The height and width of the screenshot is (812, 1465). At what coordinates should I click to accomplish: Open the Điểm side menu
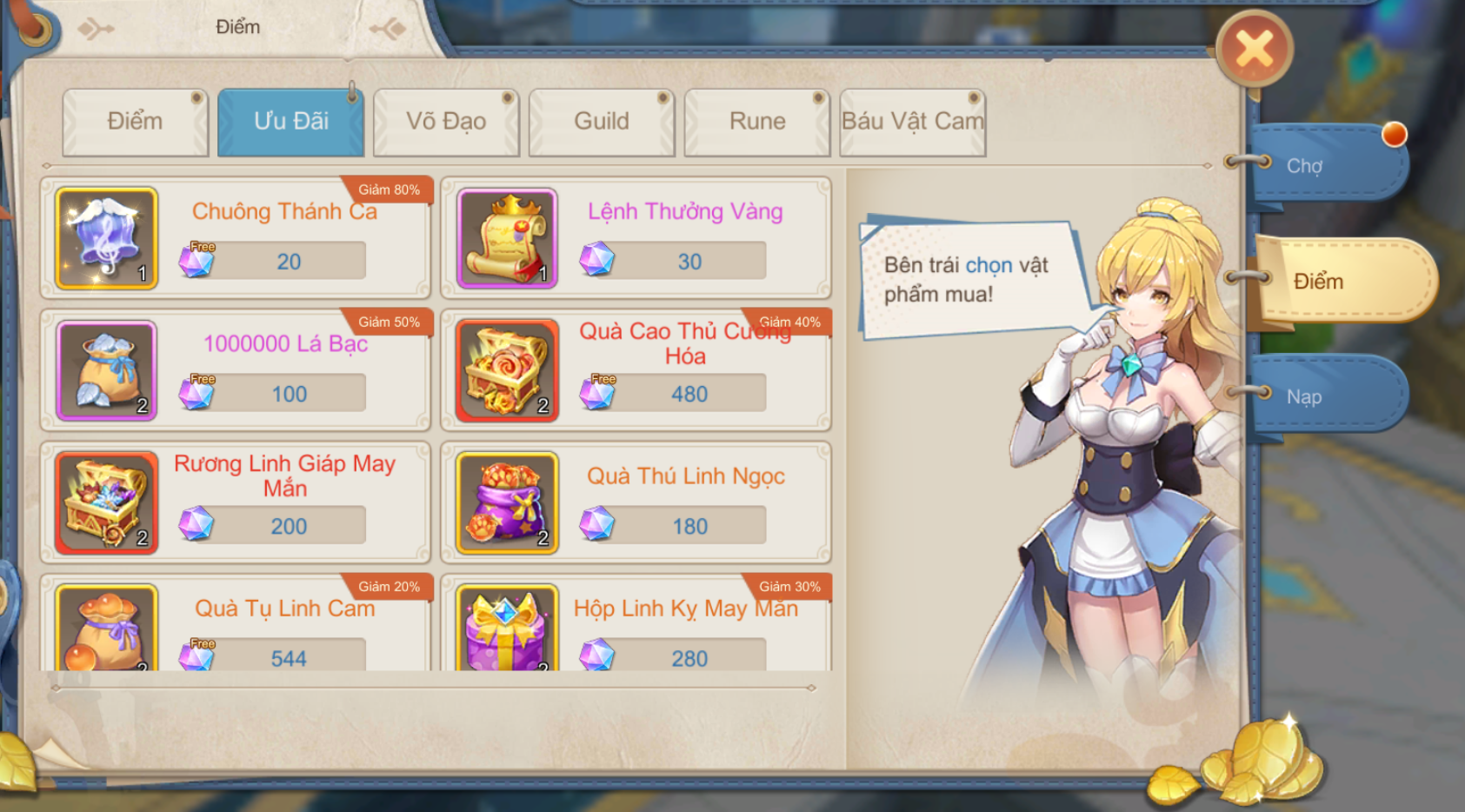1339,281
